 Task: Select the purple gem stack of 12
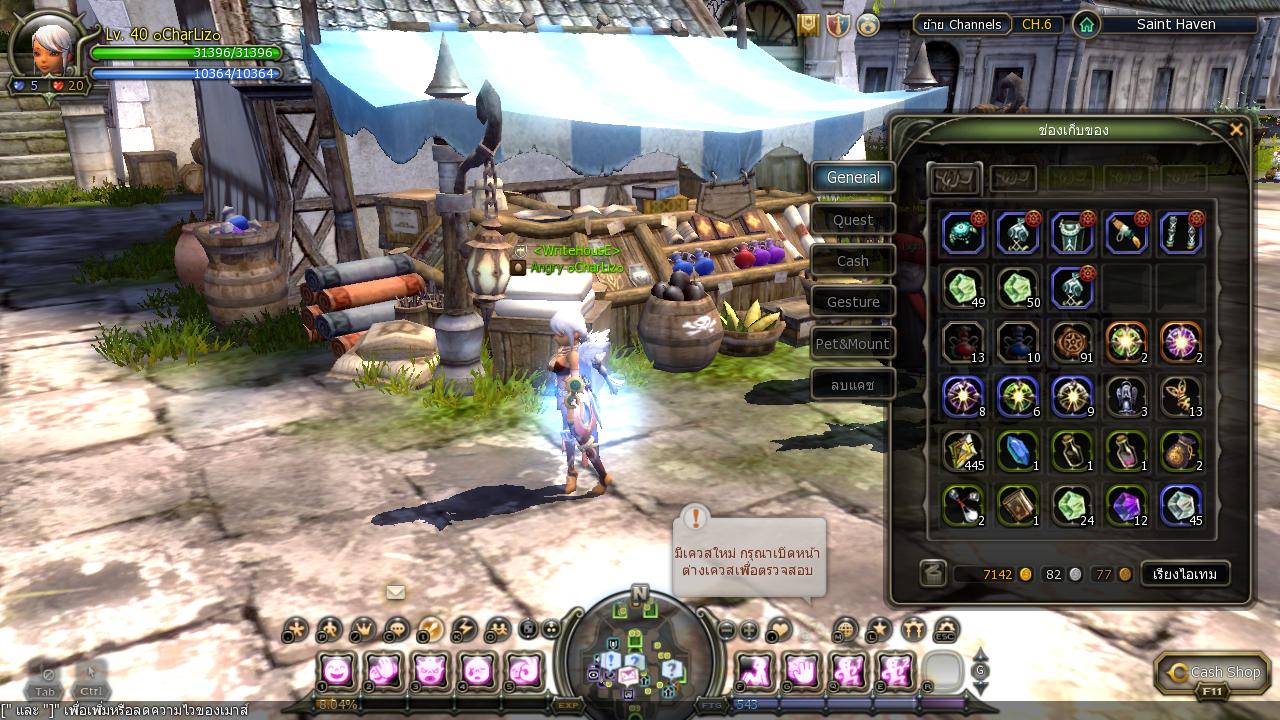pos(1127,506)
